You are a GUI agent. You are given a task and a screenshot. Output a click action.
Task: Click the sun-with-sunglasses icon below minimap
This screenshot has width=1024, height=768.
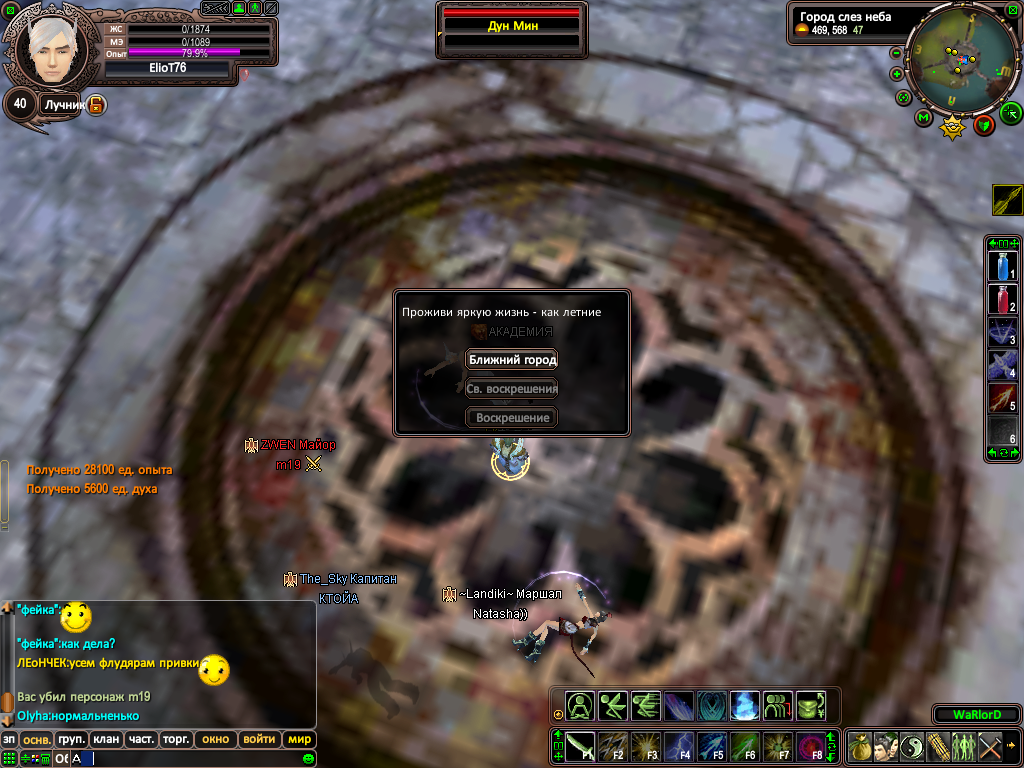tap(953, 127)
